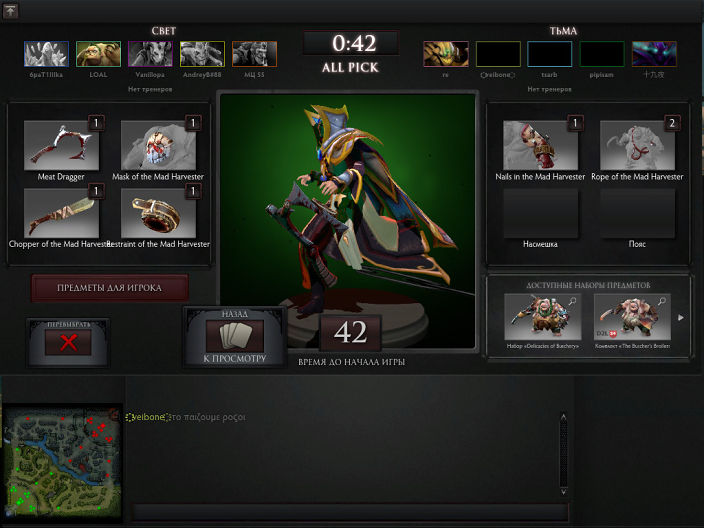
Task: Choose the Mask of the Mad Harvester
Action: 159,145
